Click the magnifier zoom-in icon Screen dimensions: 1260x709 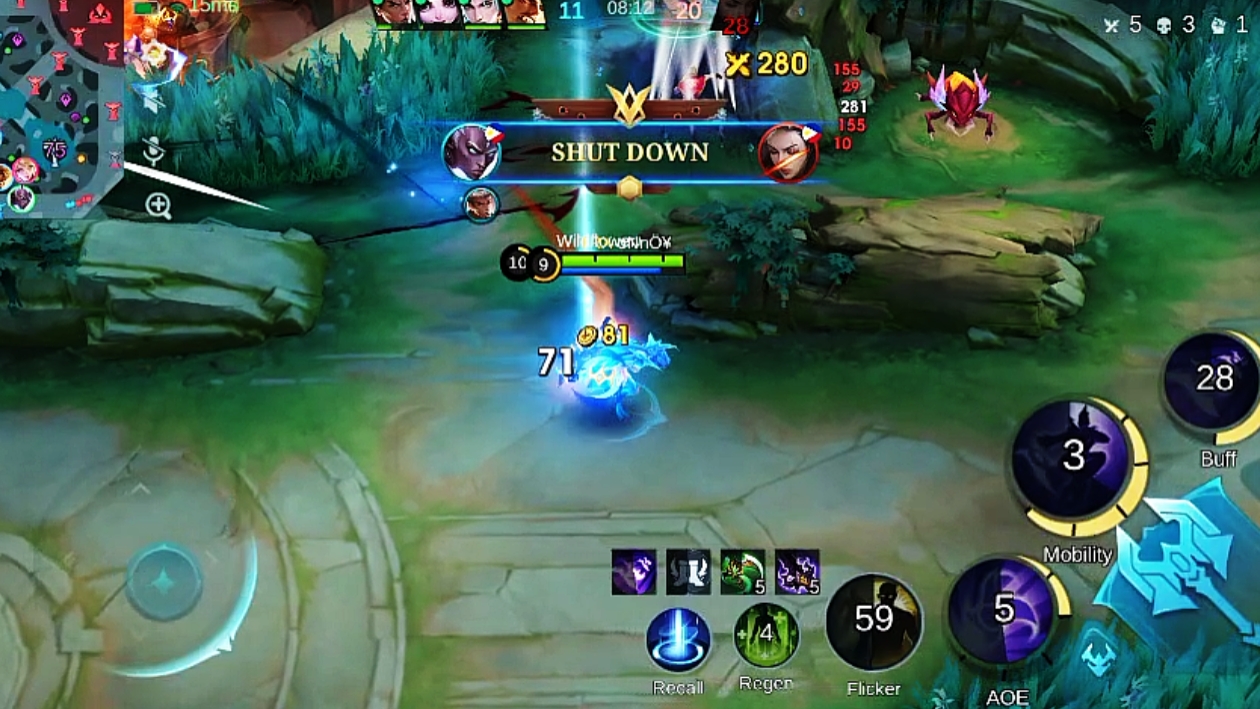point(158,206)
